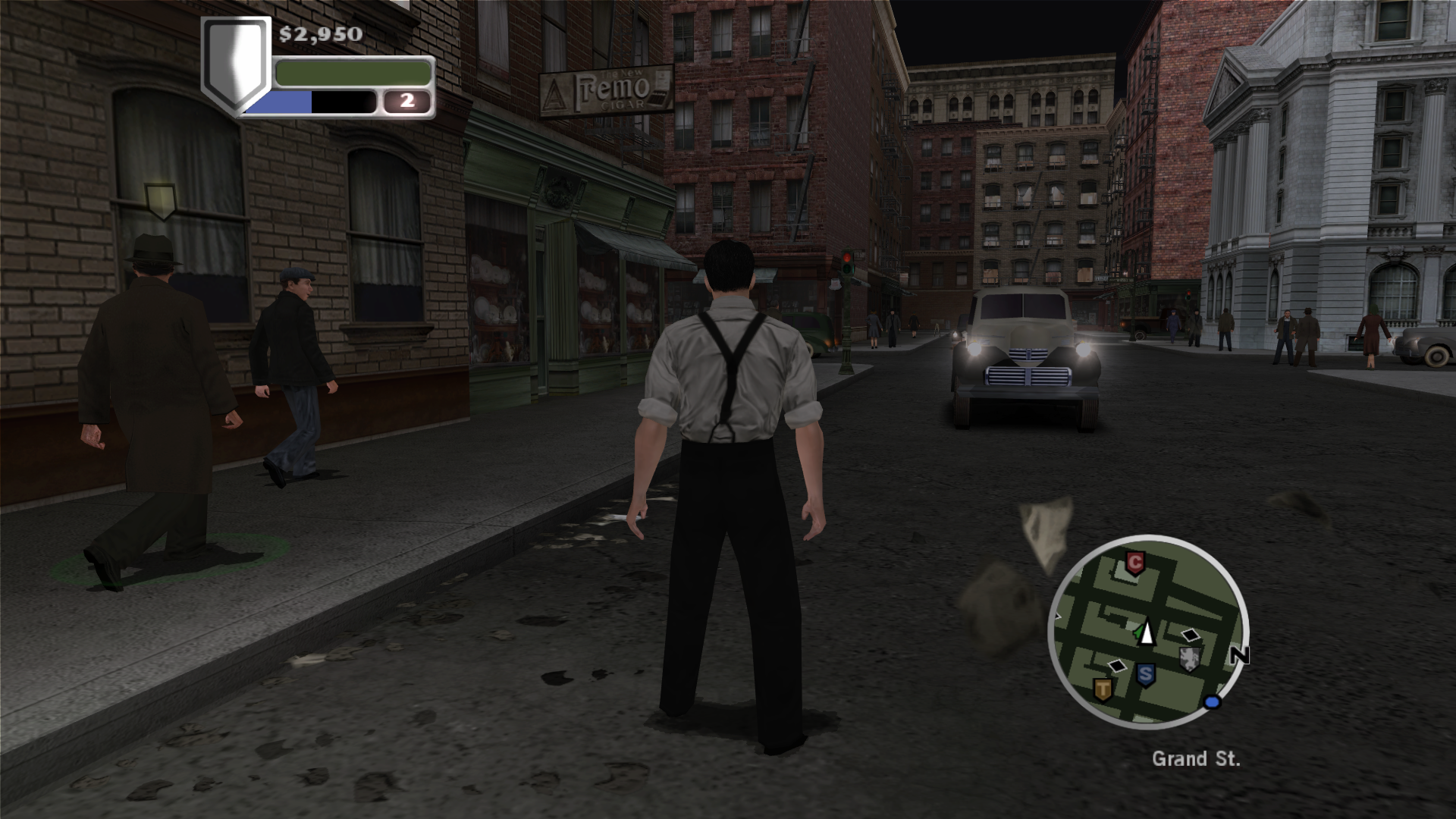The image size is (1456, 819).
Task: Select the red C marker on the minimap
Action: tap(1134, 563)
